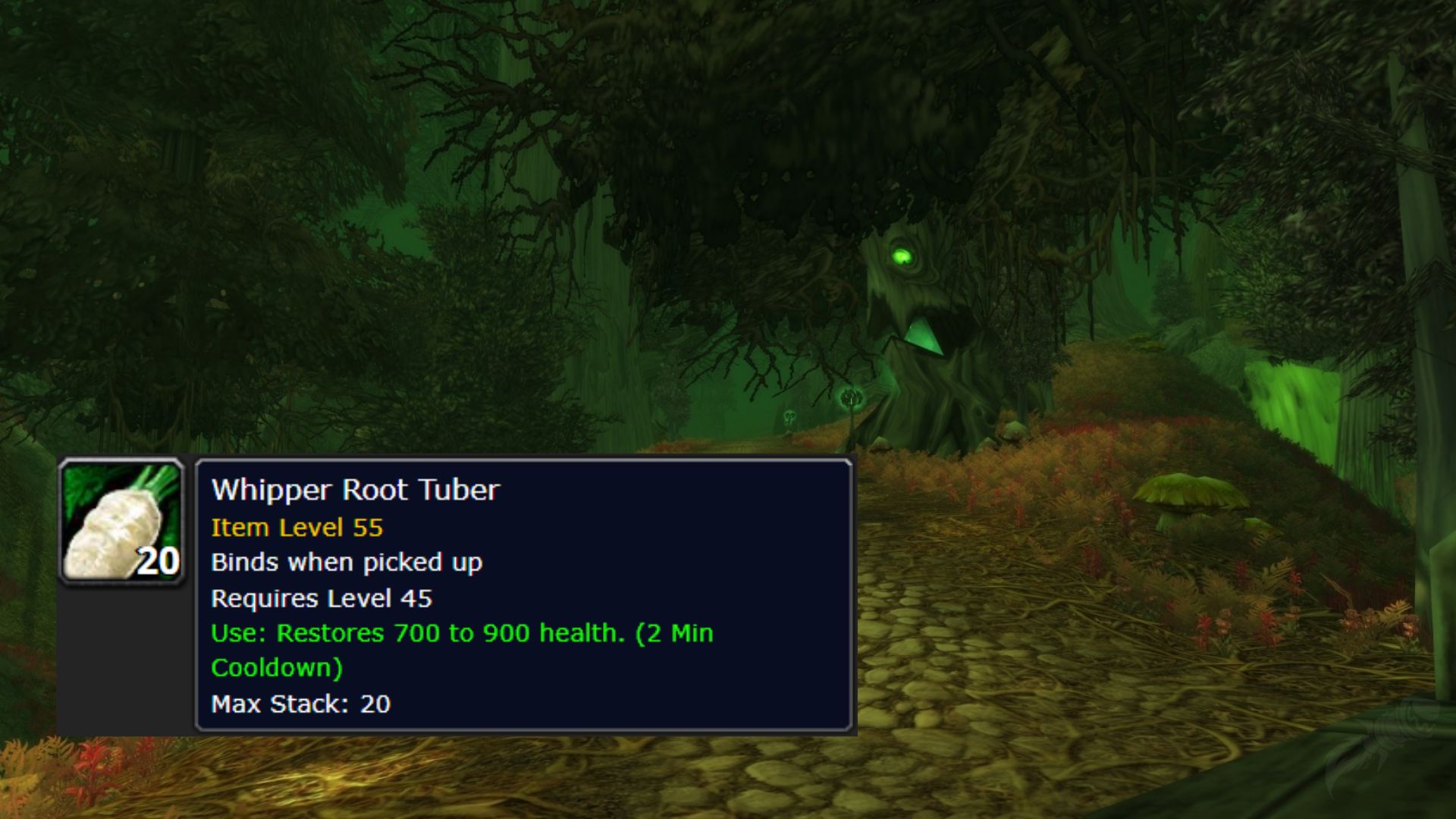Expand the Item Level 55 details
Image resolution: width=1456 pixels, height=819 pixels.
pos(298,527)
